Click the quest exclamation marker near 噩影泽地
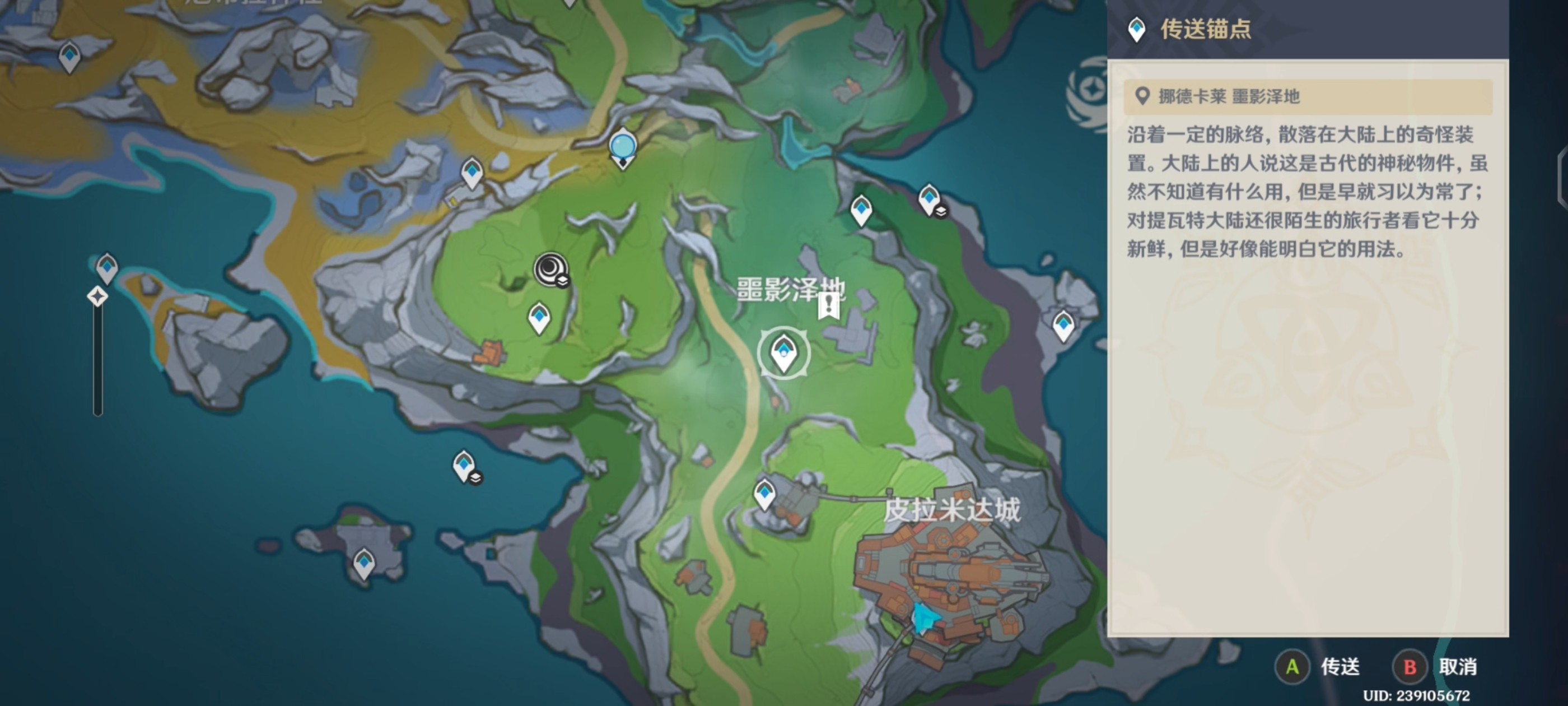The height and width of the screenshot is (706, 1568). coord(828,305)
